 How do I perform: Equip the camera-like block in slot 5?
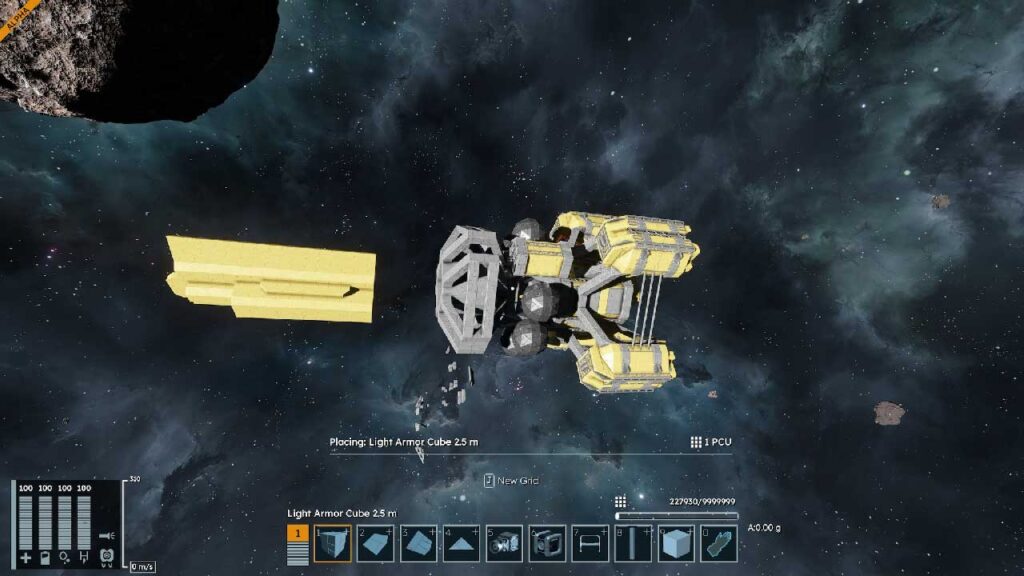click(504, 543)
